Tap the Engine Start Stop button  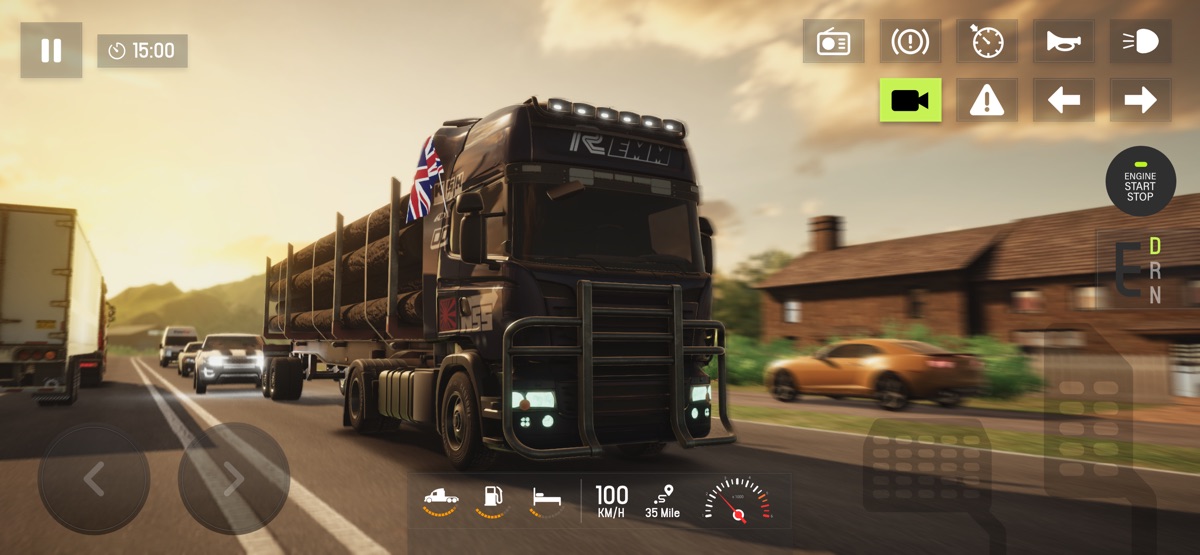click(1140, 182)
